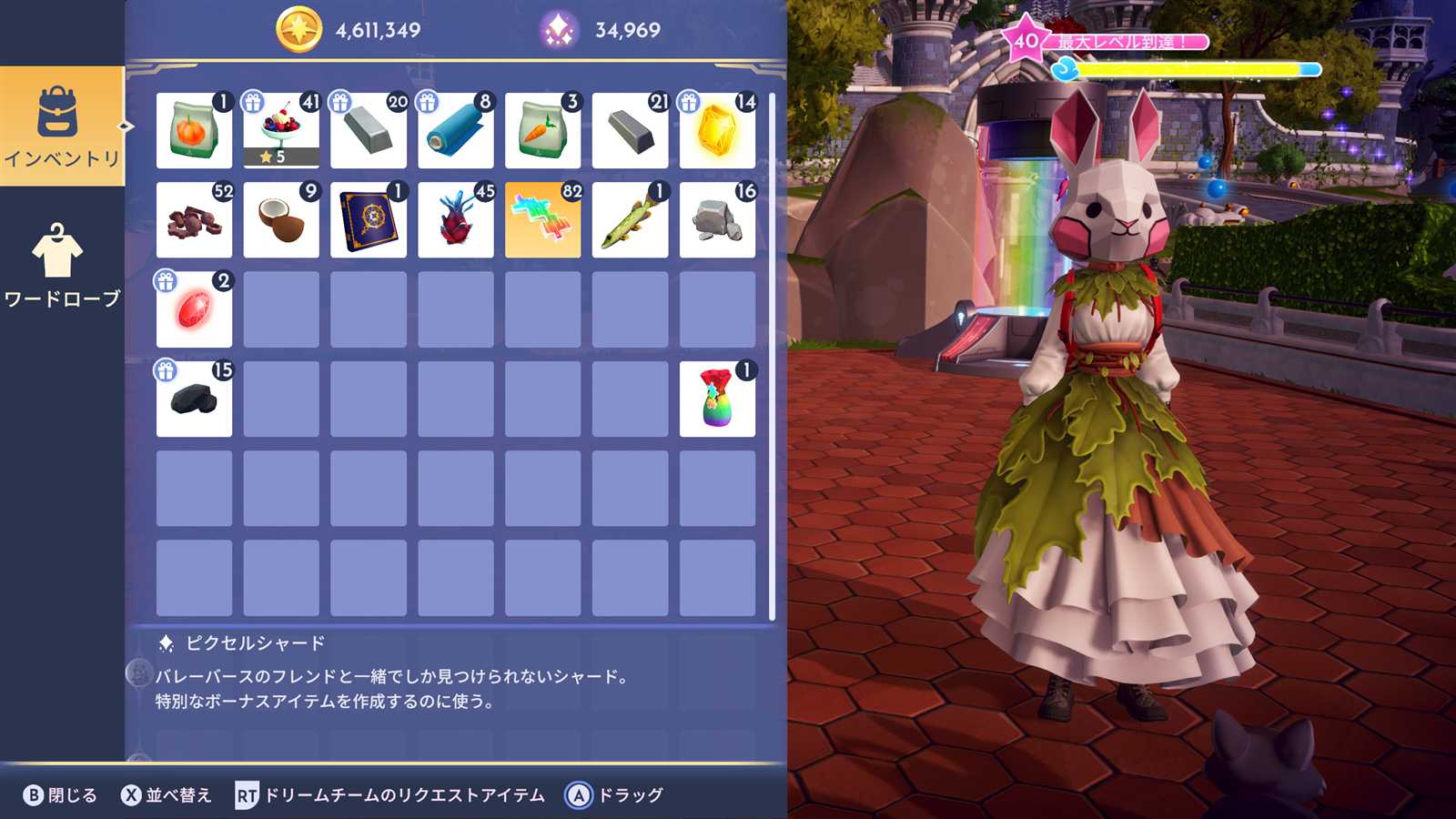Choose the rainbow gift pouch slot

[x=717, y=399]
